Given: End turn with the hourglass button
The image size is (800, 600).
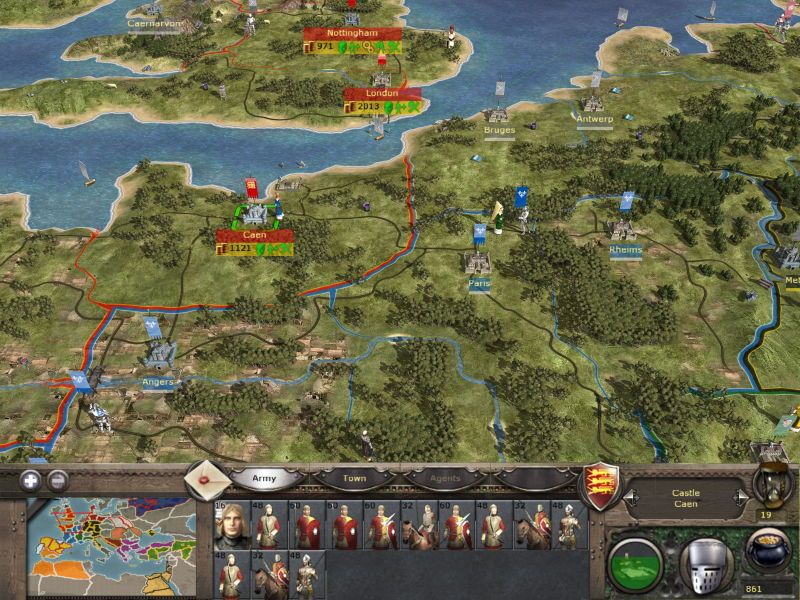Looking at the screenshot, I should coord(768,485).
